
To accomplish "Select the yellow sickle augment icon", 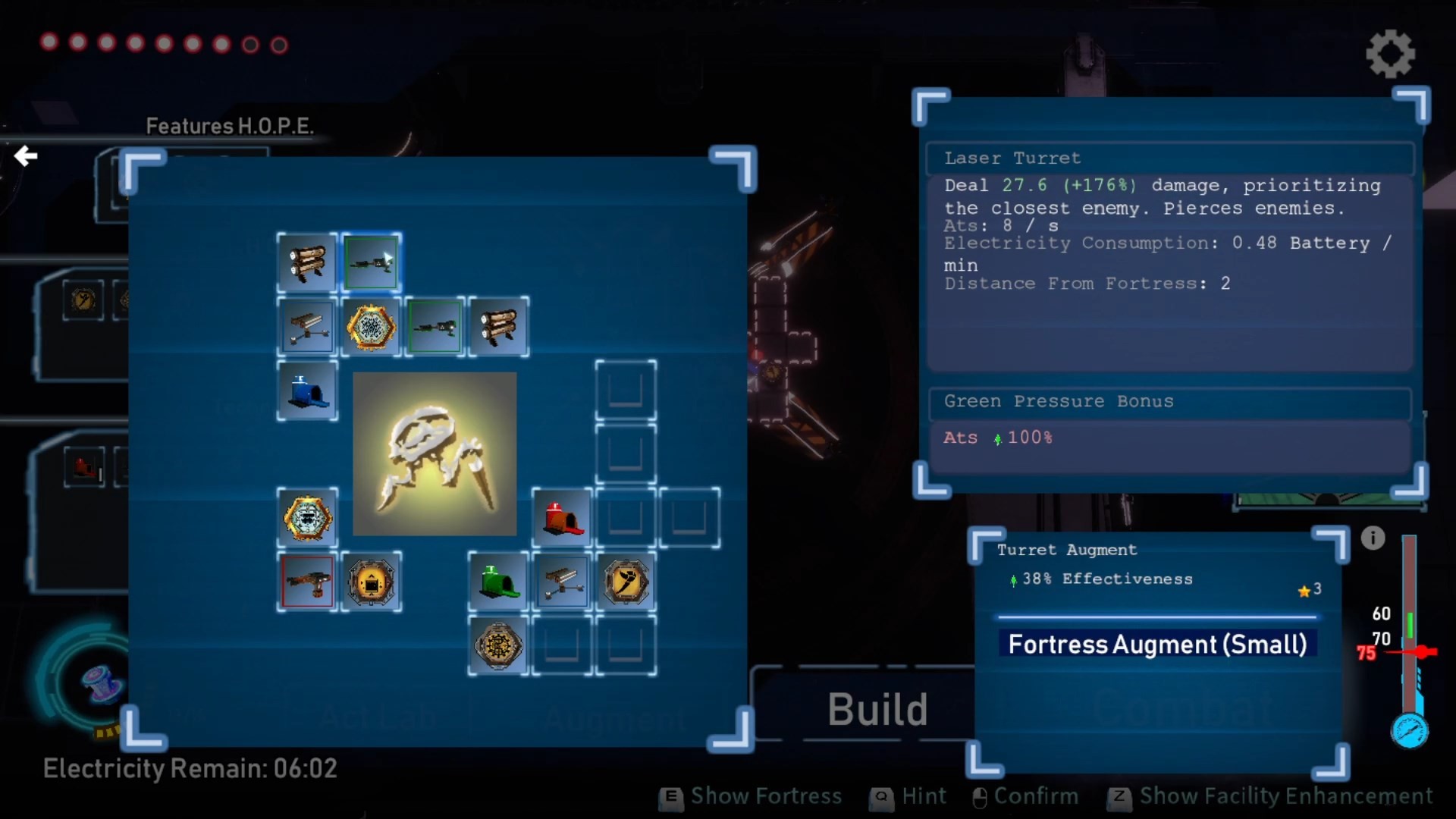I will tap(626, 582).
